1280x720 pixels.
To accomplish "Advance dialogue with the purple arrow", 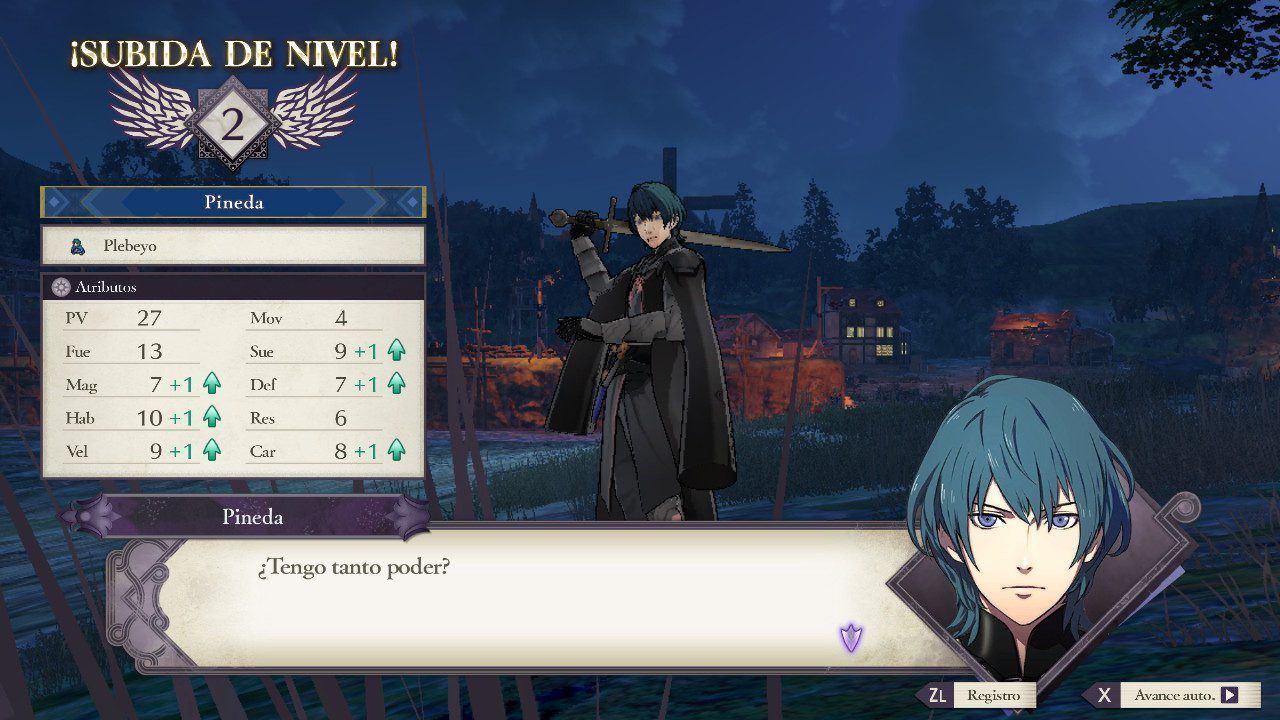I will pyautogui.click(x=850, y=637).
